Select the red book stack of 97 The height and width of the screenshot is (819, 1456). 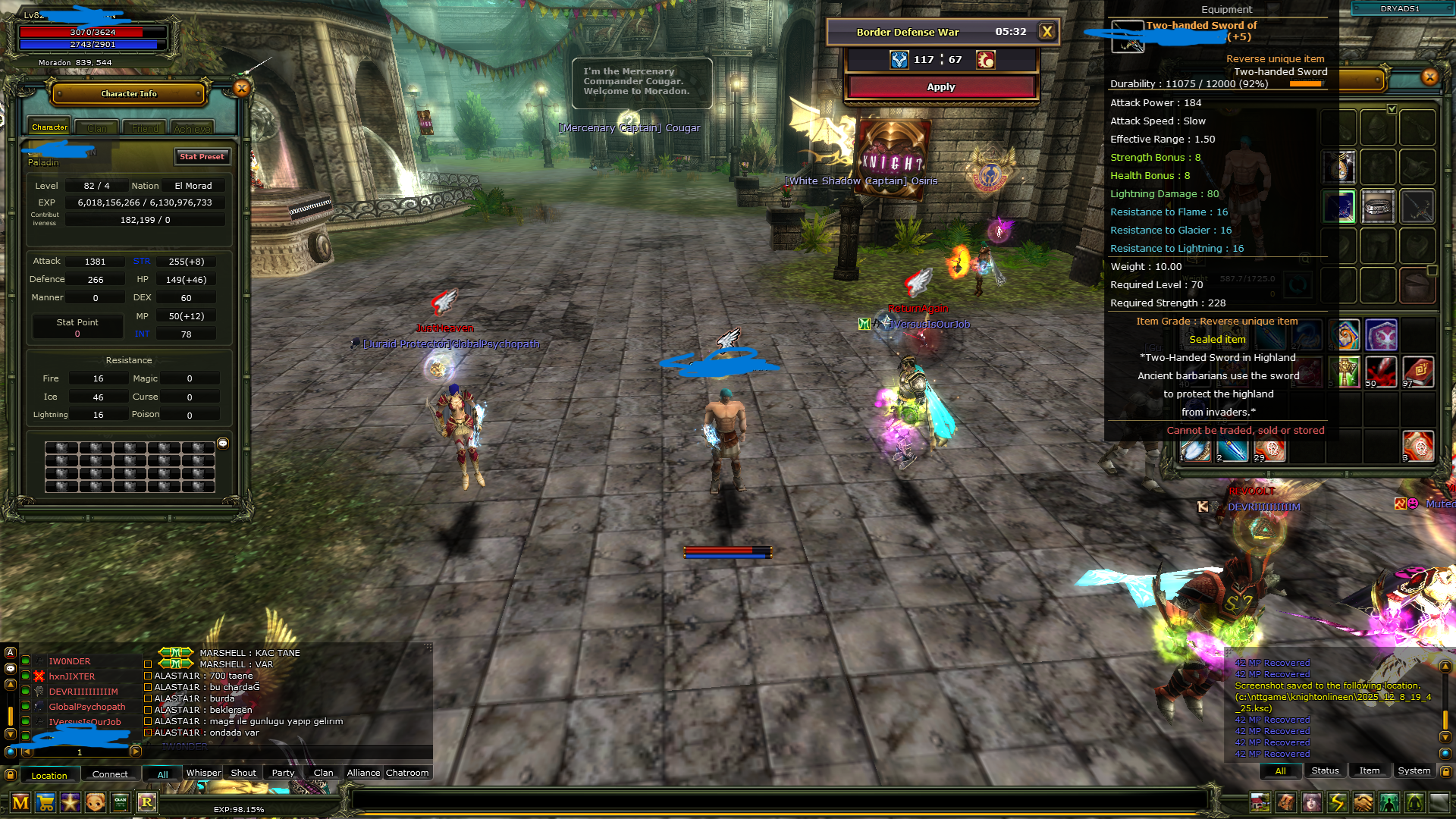[x=1417, y=372]
